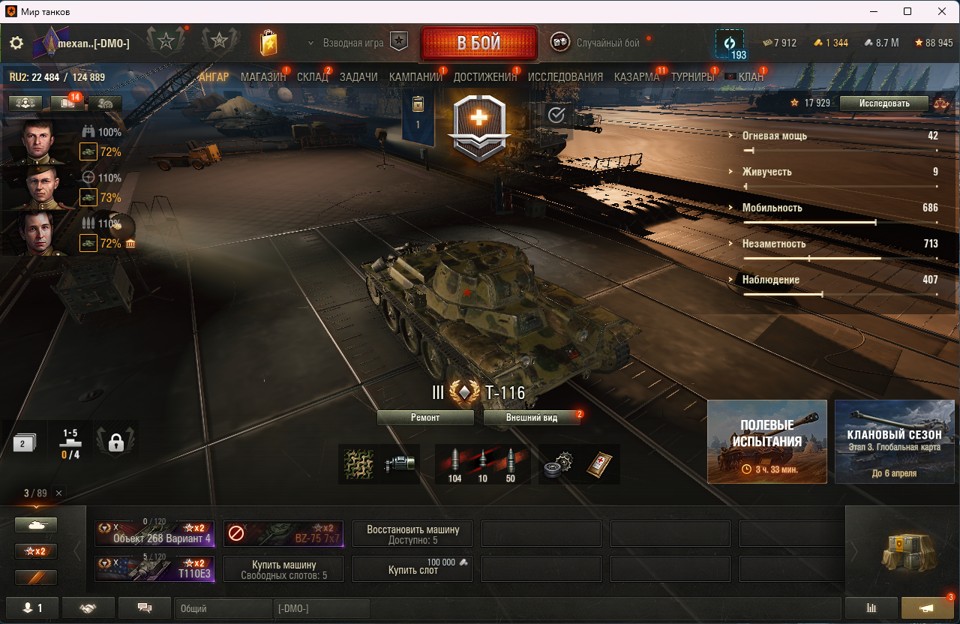Screen dimensions: 960x624
Task: Click Восстановить машину slot
Action: coord(412,533)
